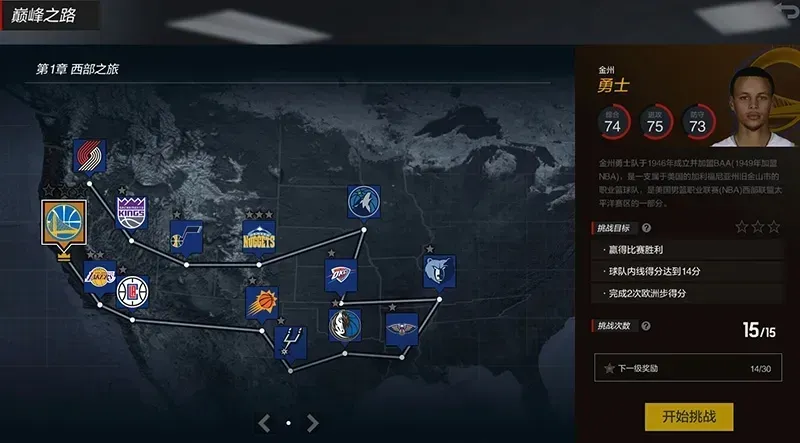
Task: Select the Golden State Warriors team tile
Action: 64,222
